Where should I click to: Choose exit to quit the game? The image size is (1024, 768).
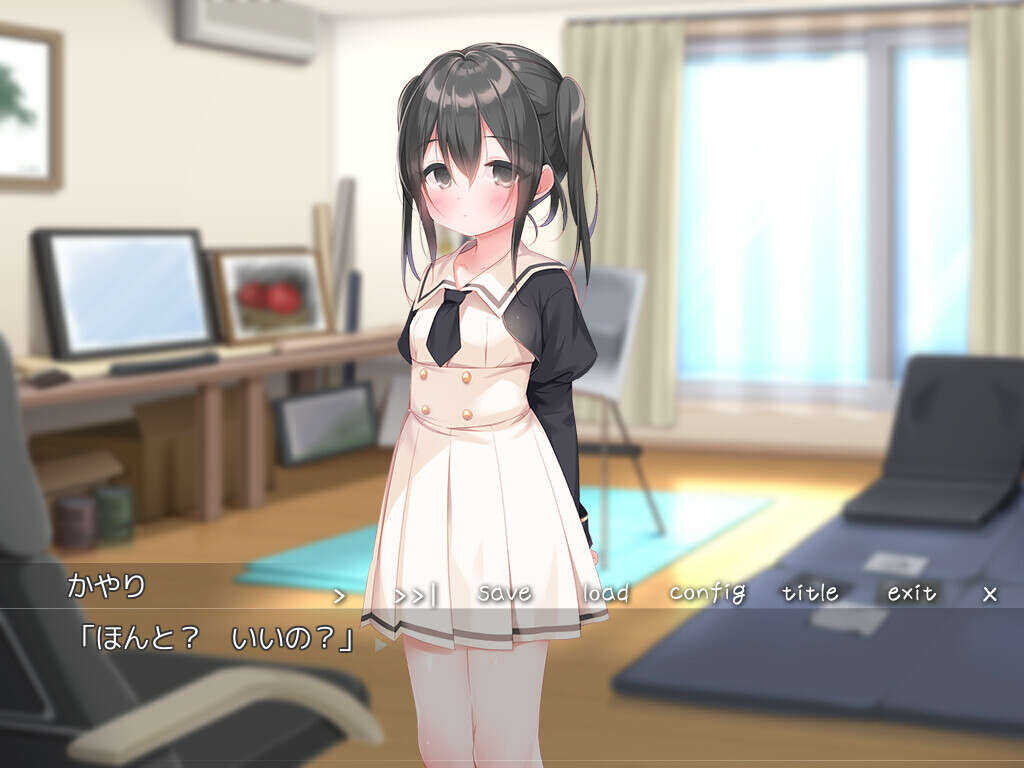click(912, 593)
